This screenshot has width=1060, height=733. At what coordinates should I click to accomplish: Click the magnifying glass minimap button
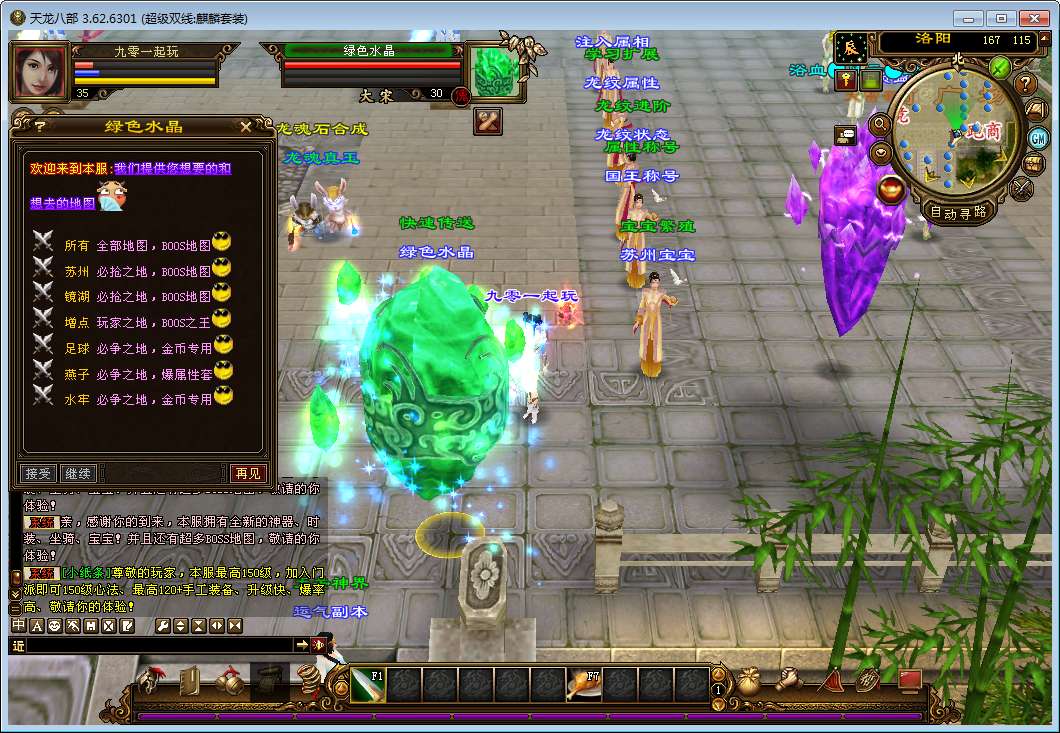(x=881, y=123)
